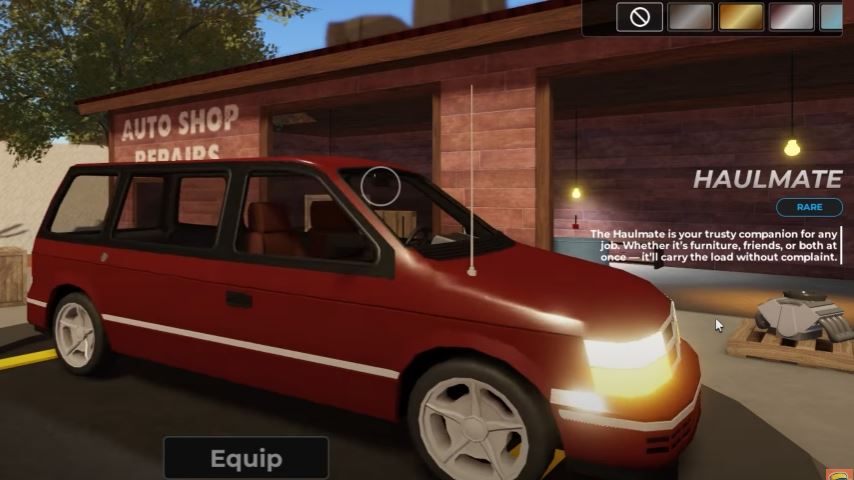The image size is (854, 480).
Task: Select the no-finish (crossed circle) option
Action: 639,17
